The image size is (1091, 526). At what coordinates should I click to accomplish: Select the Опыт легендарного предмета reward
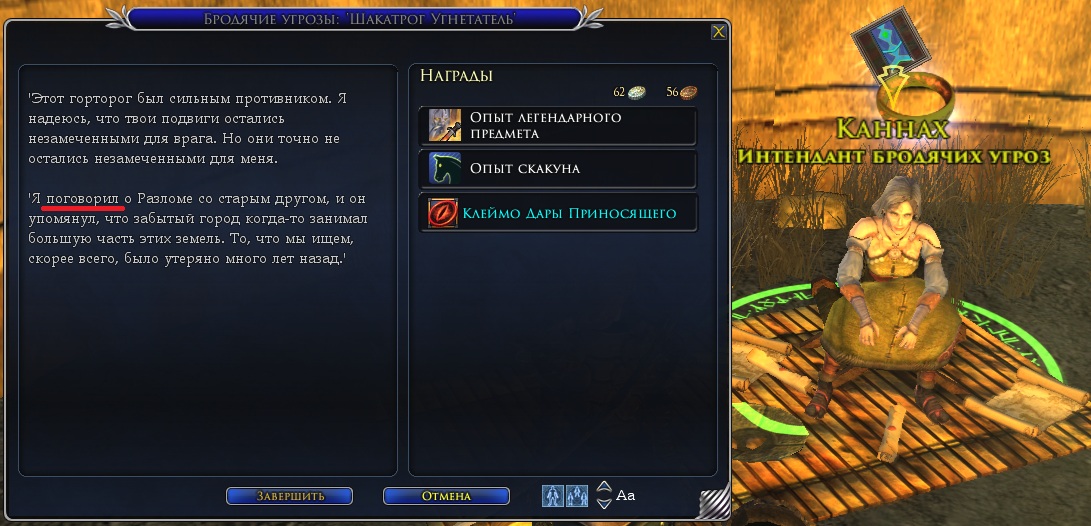coord(557,126)
